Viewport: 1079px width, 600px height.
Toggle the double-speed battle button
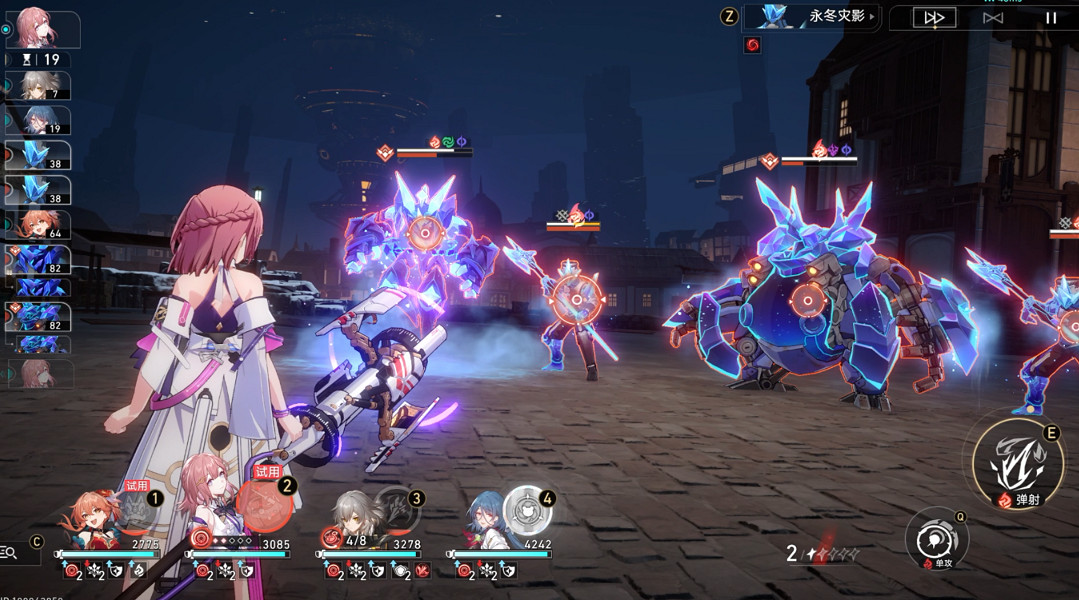point(934,18)
